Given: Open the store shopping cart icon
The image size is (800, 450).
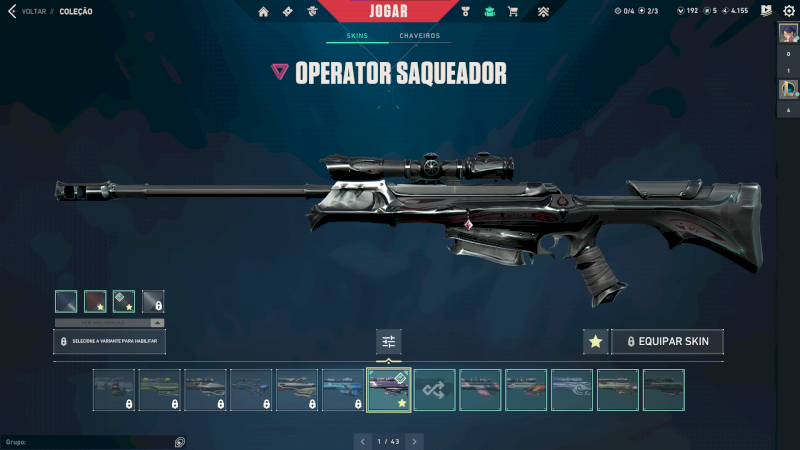Looking at the screenshot, I should click(x=513, y=12).
